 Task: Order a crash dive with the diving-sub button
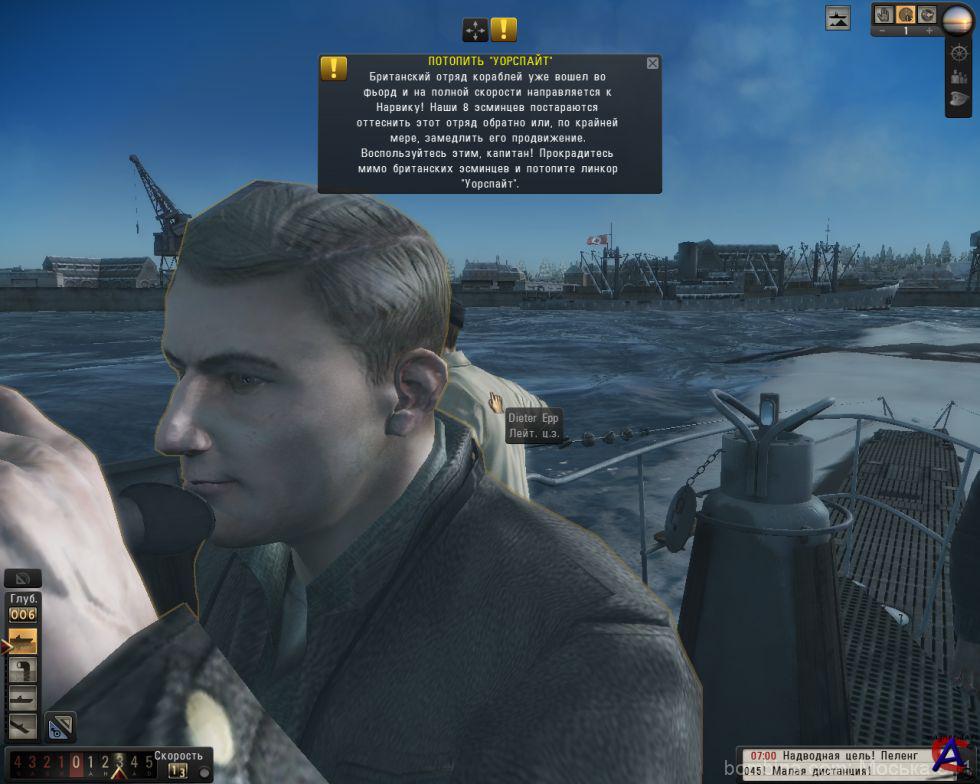[x=22, y=726]
